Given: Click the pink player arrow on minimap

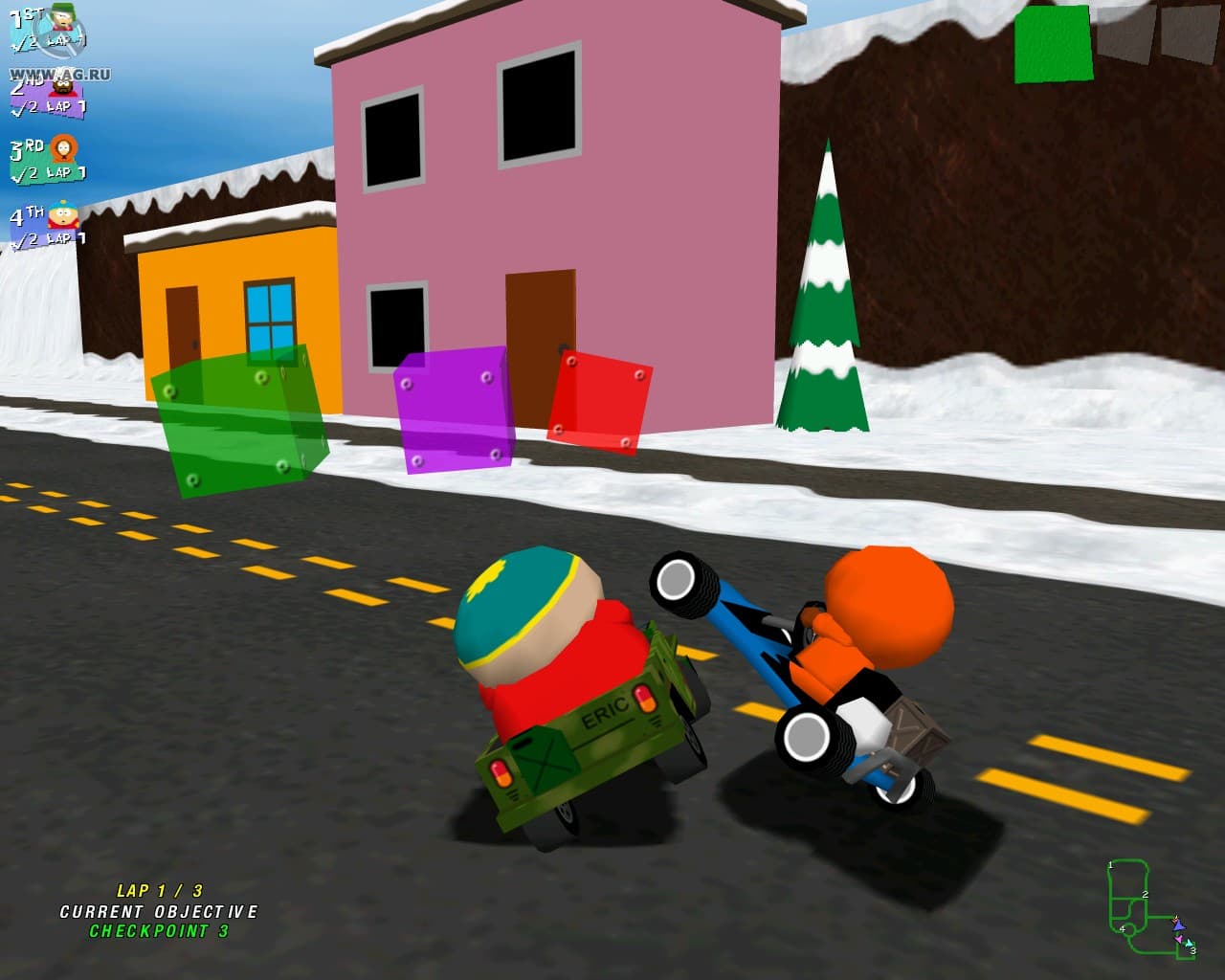Looking at the screenshot, I should click(1179, 939).
